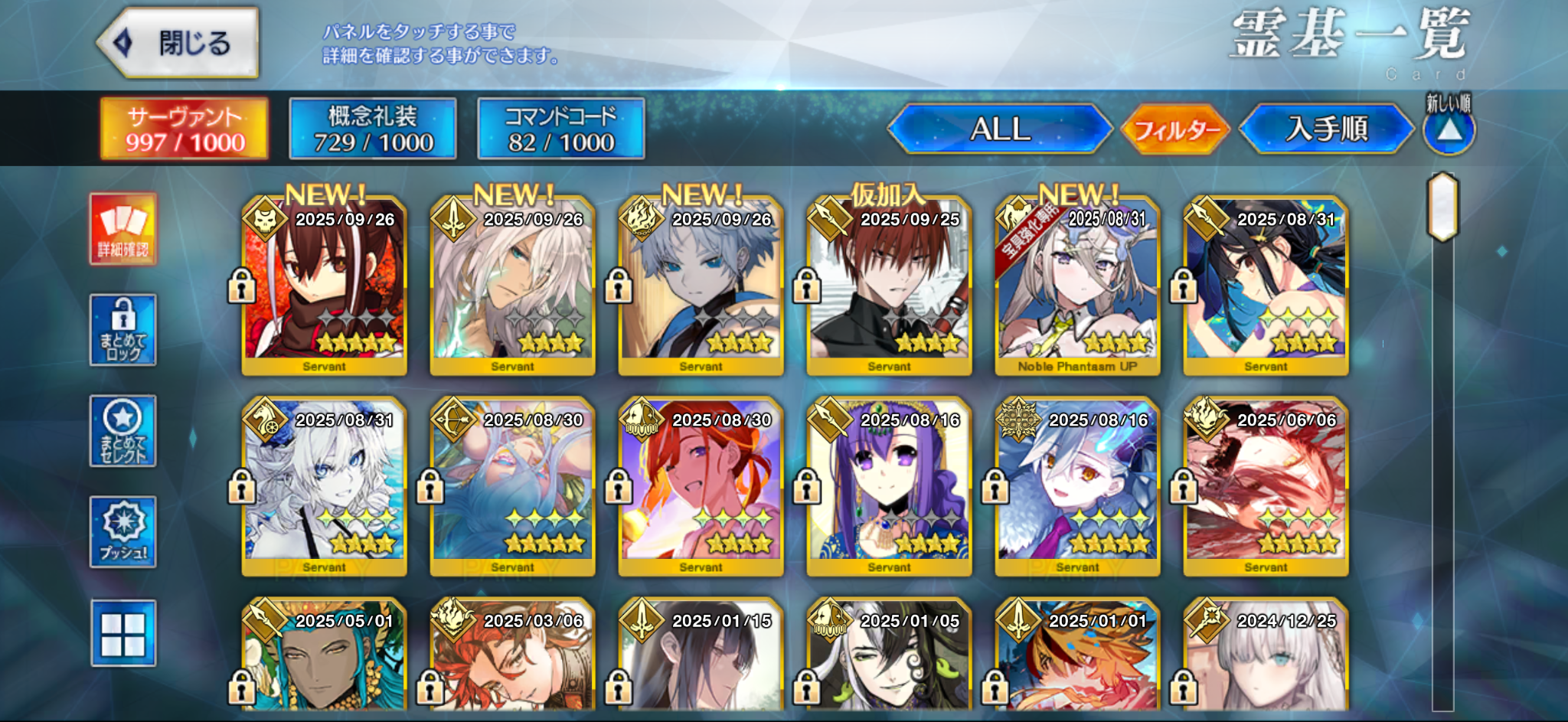
Task: Switch to the サーヴァント tab
Action: pyautogui.click(x=185, y=129)
